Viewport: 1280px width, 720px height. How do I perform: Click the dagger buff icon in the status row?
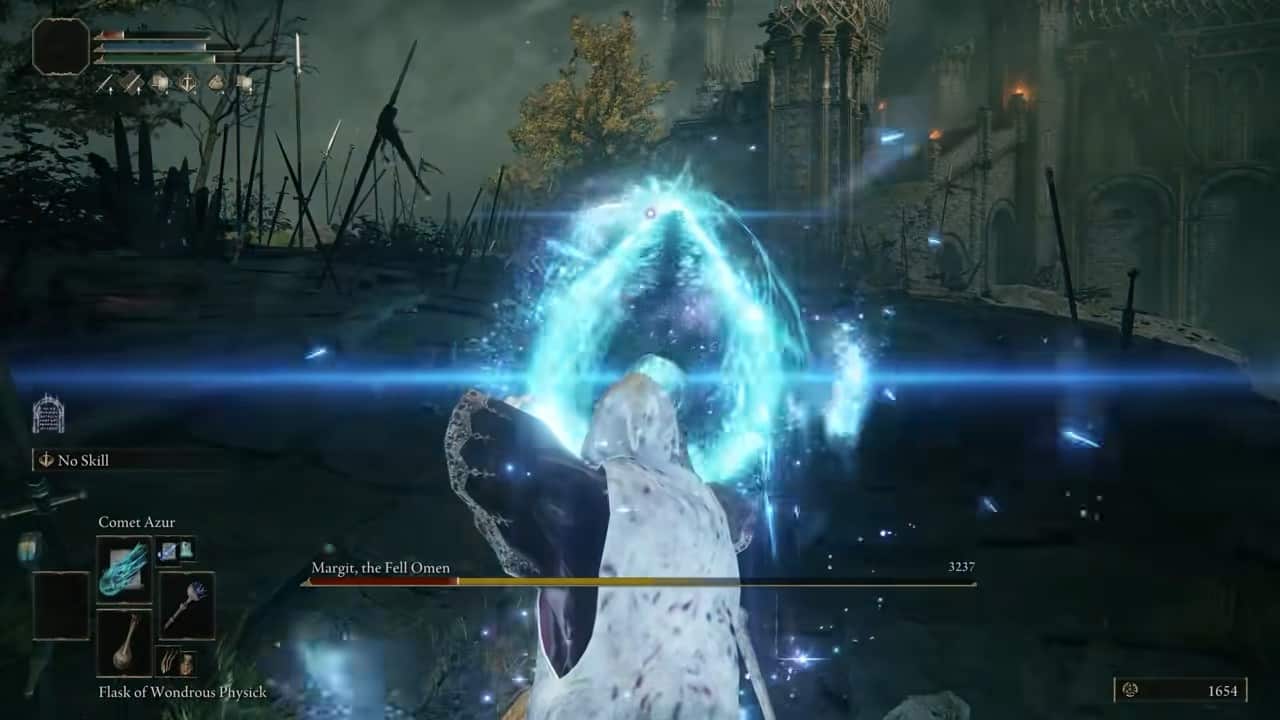[132, 82]
